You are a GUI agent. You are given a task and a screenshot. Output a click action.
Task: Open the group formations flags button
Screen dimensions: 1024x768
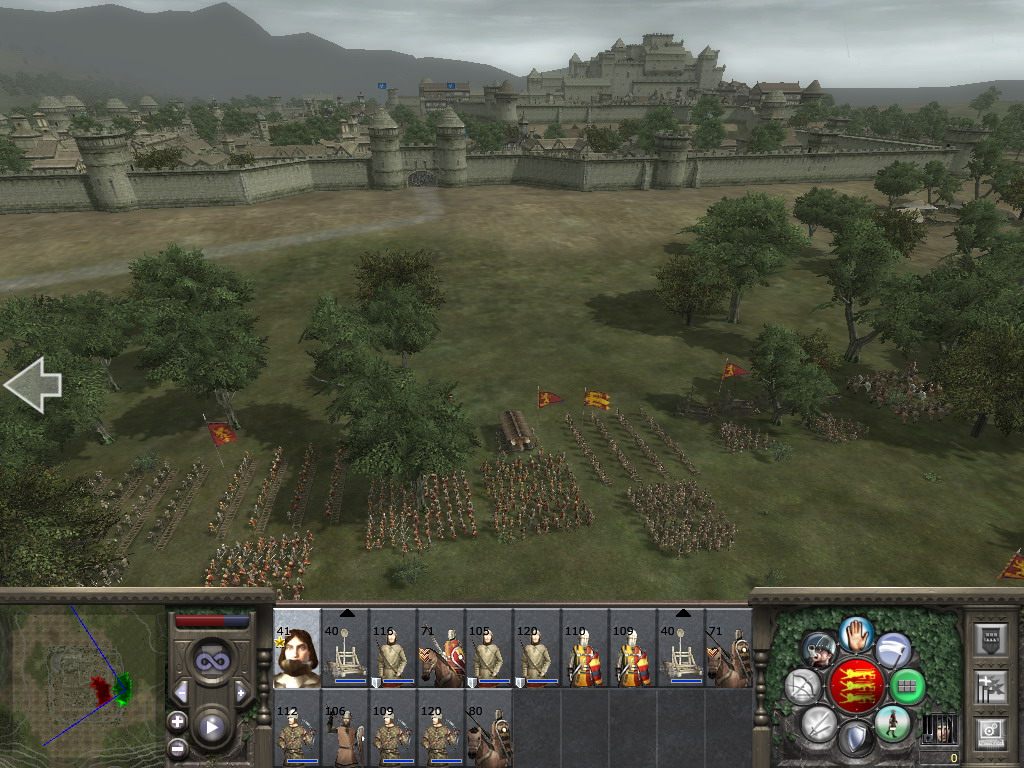990,686
